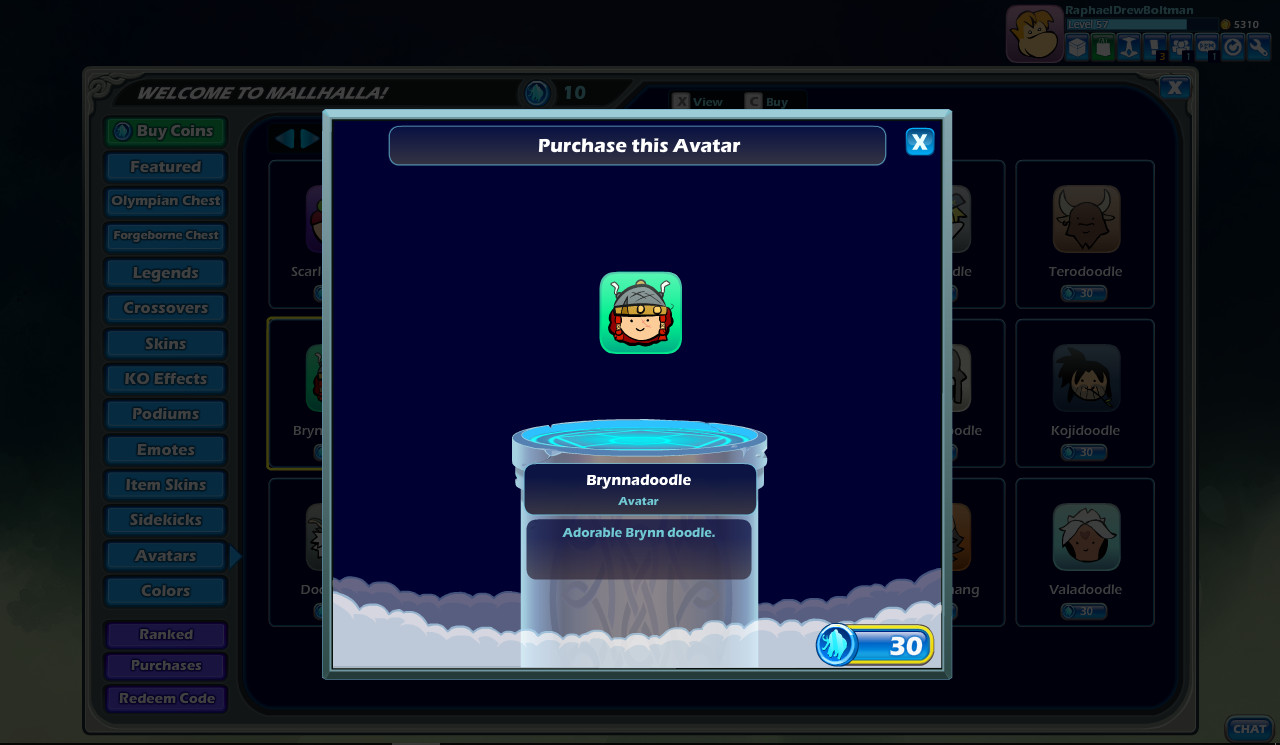Select the Terodoodle avatar thumbnail

(1084, 220)
